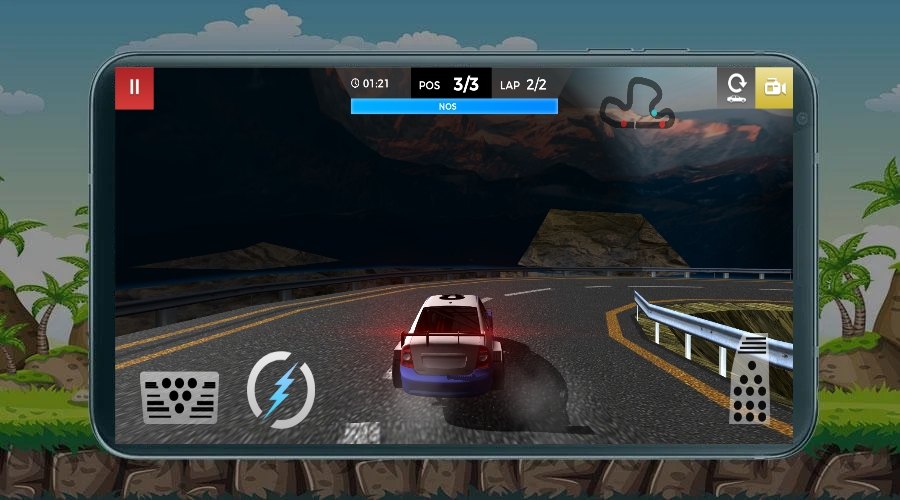The image size is (900, 500).
Task: Switch camera view with the yellow camera button
Action: 774,87
